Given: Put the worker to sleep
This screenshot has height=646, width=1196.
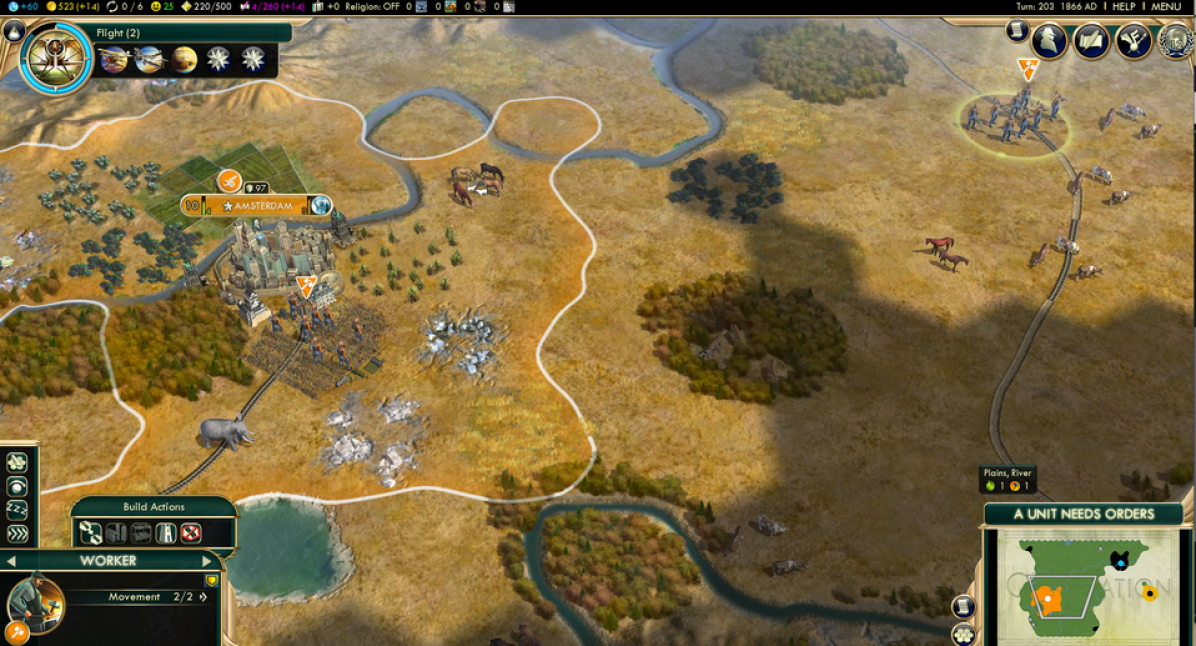Looking at the screenshot, I should 17,510.
